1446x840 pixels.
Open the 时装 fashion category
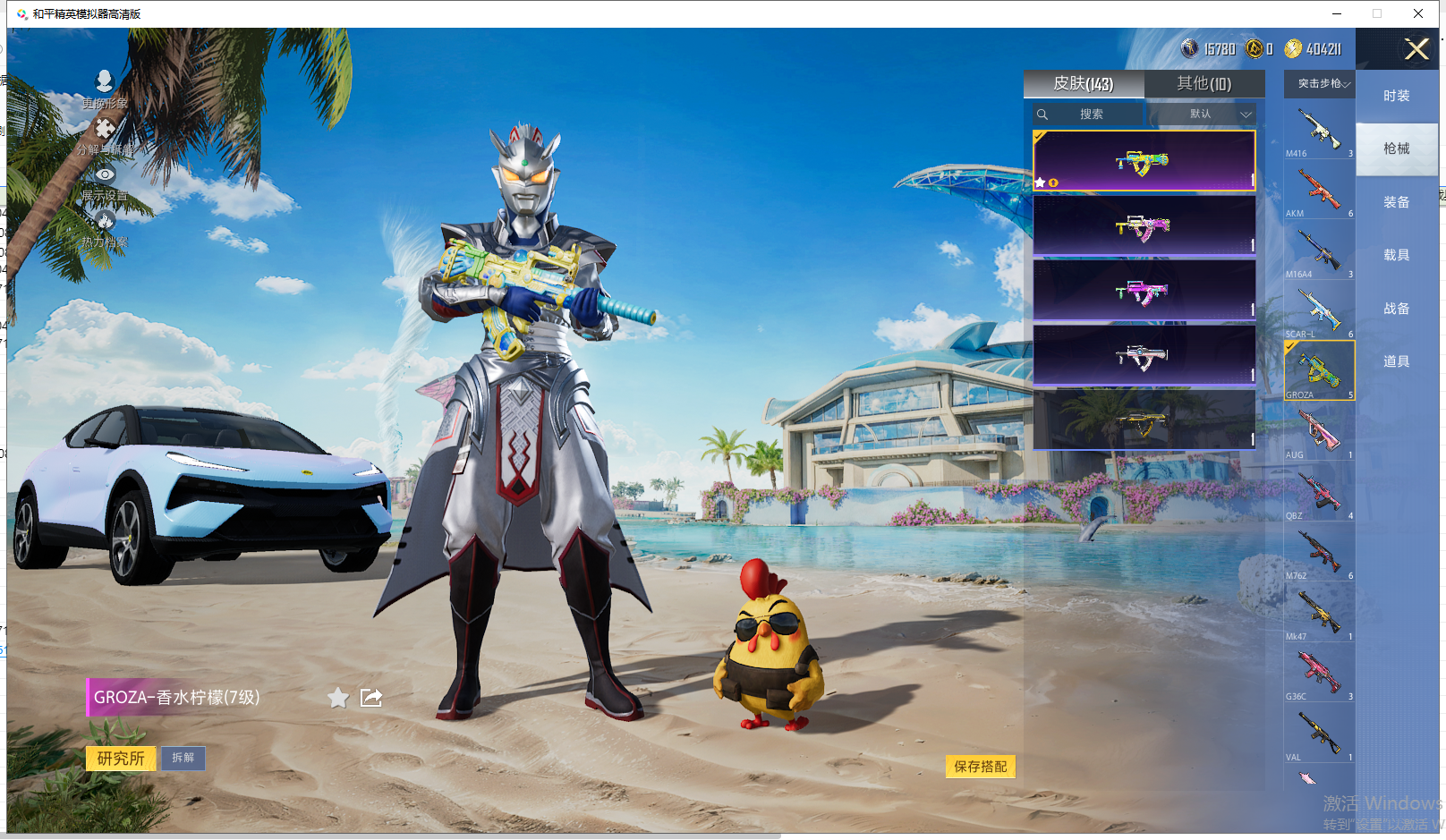(x=1396, y=96)
